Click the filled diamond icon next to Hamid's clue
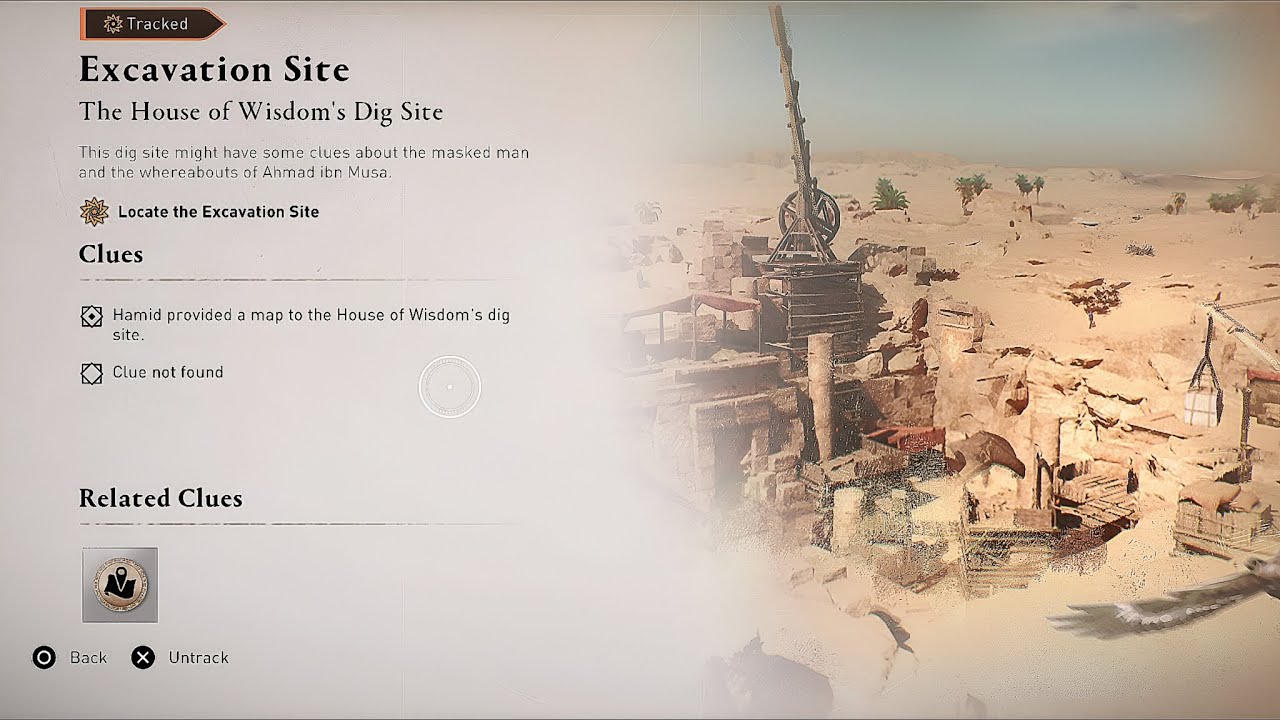This screenshot has width=1280, height=720. (92, 315)
